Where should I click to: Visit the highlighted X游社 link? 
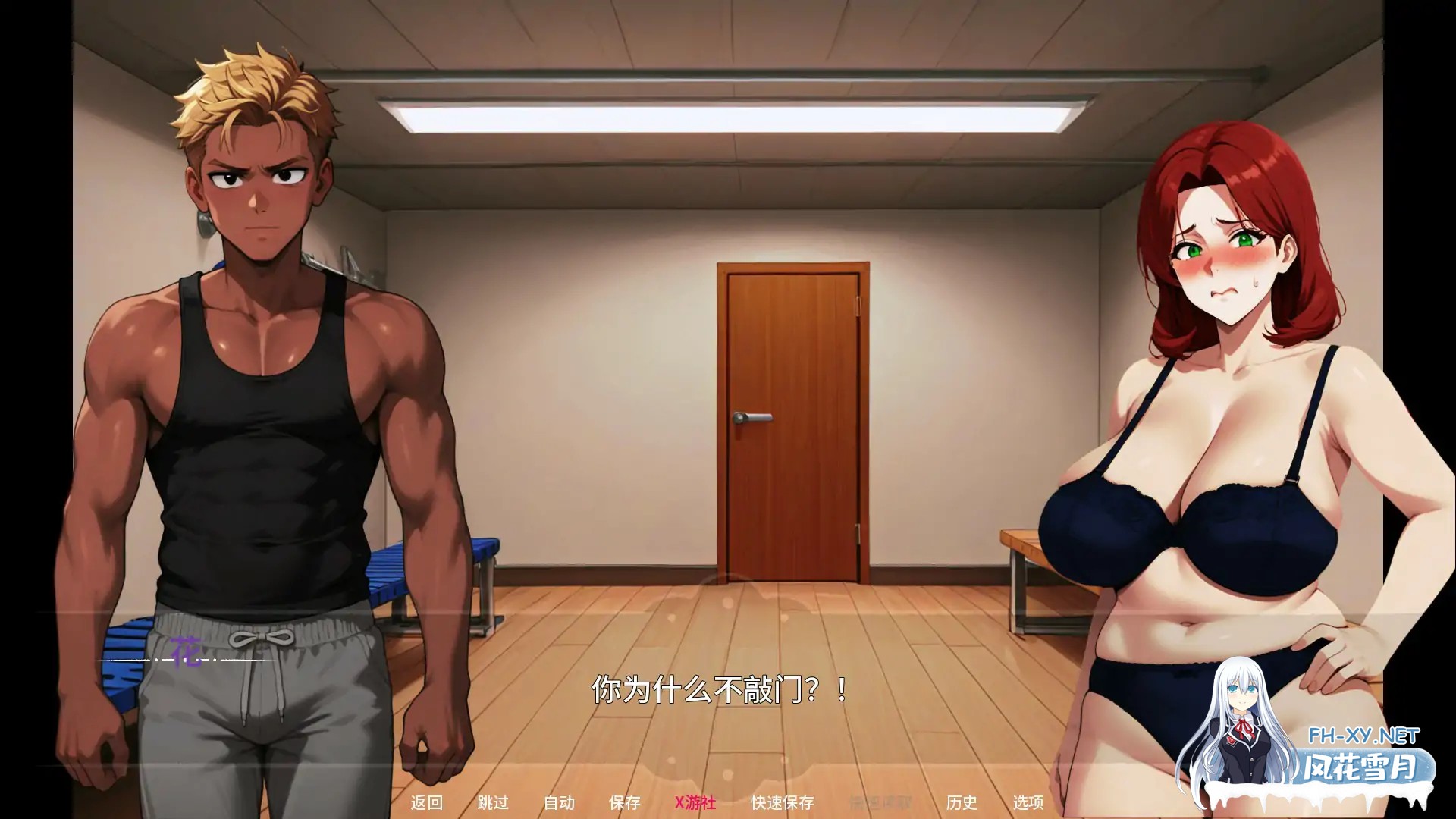click(x=695, y=802)
